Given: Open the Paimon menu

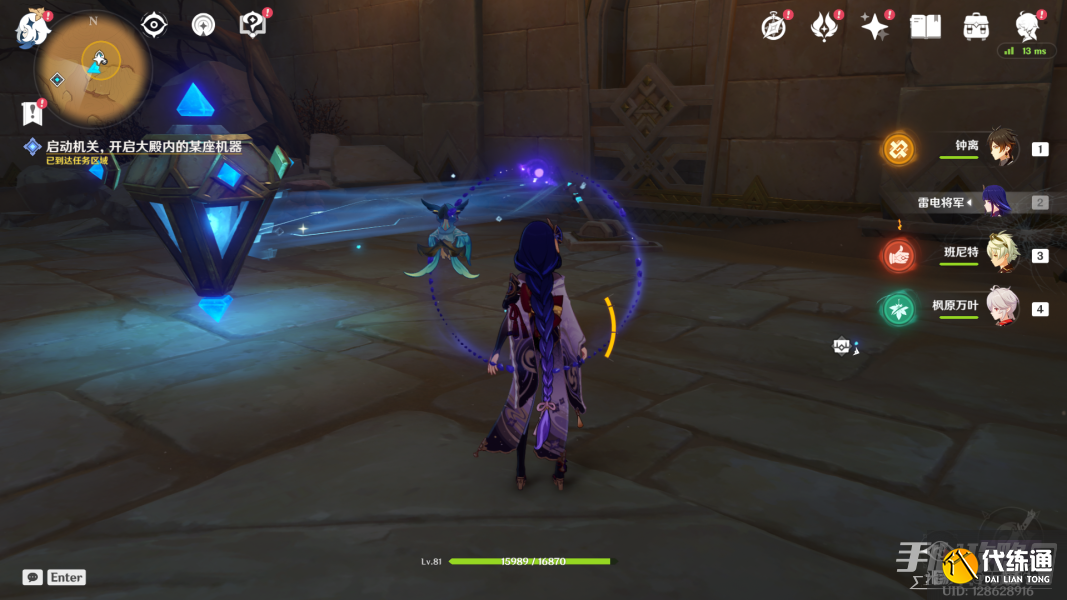Looking at the screenshot, I should point(30,28).
